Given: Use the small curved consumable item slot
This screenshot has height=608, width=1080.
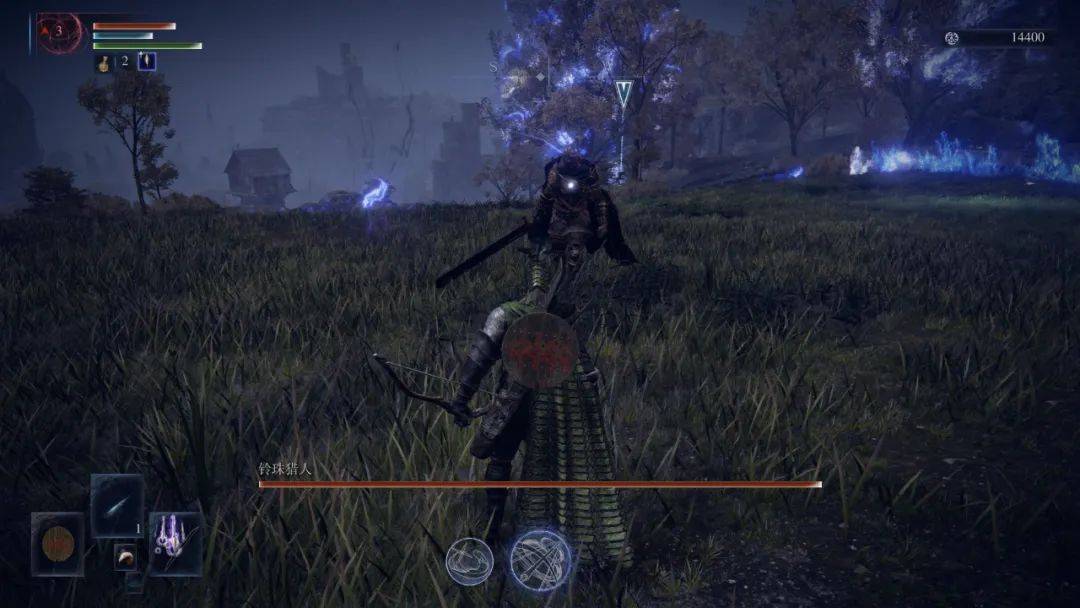Looking at the screenshot, I should click(126, 557).
